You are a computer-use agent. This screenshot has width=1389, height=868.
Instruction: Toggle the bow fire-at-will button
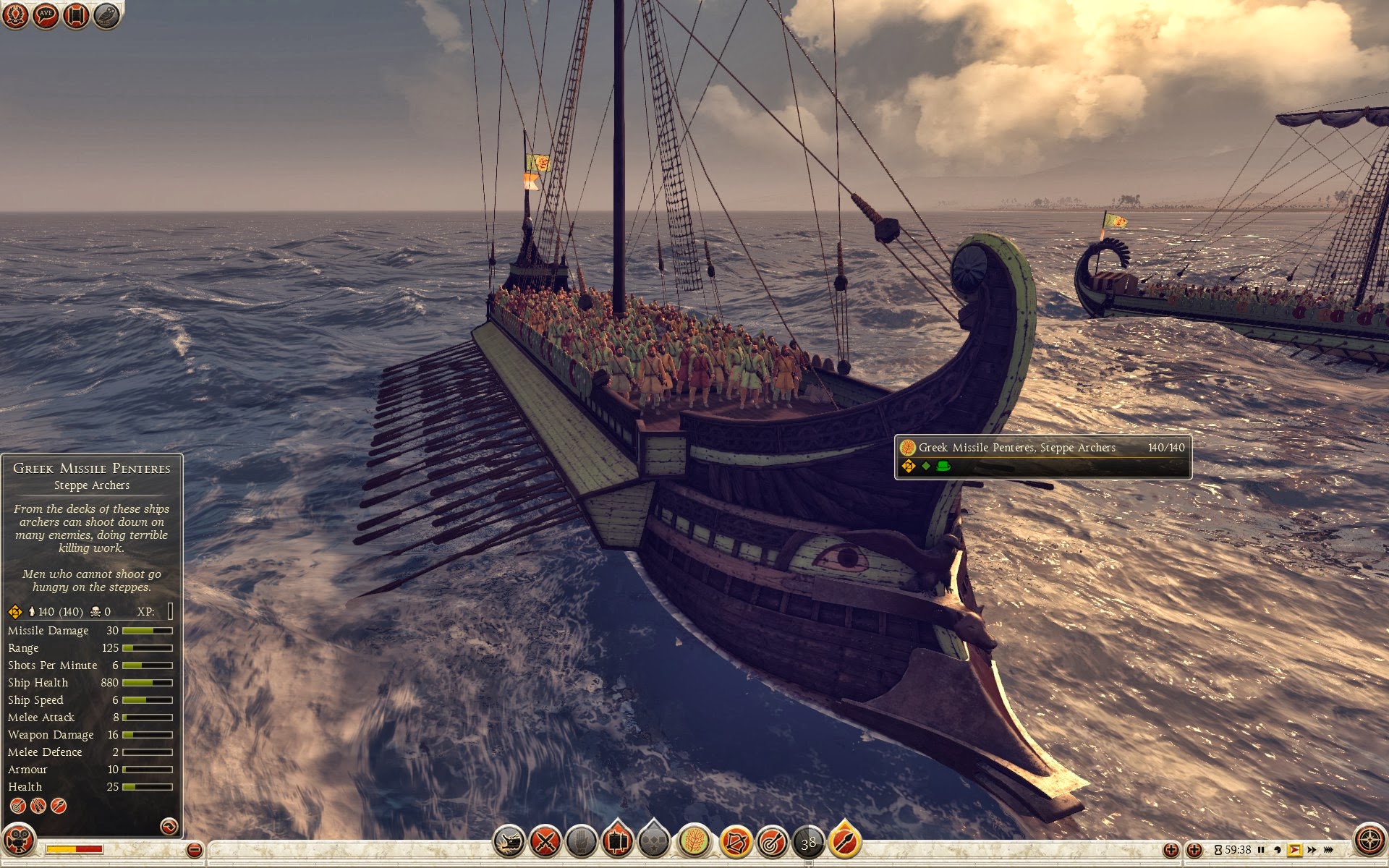[x=736, y=842]
